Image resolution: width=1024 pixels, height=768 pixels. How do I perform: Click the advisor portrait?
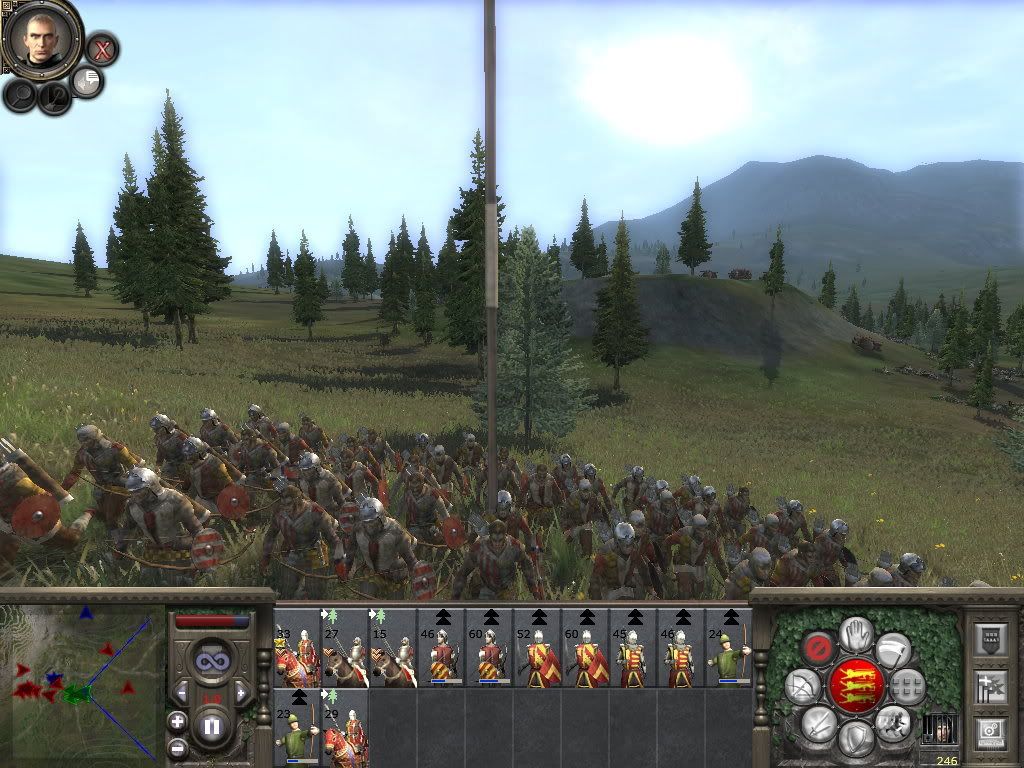coord(41,39)
